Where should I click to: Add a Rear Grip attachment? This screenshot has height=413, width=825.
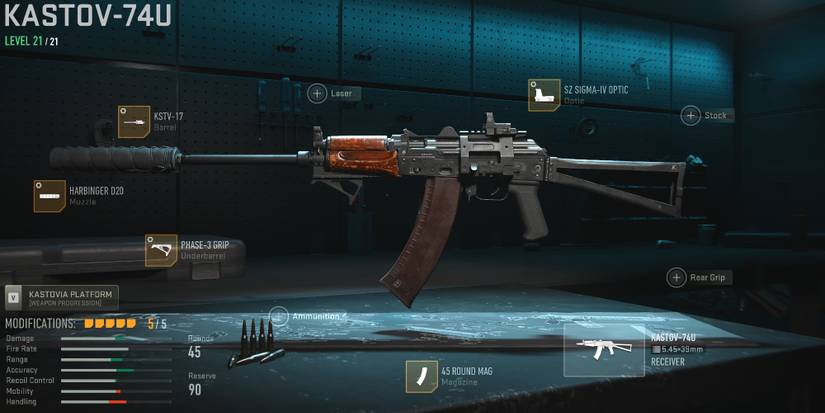click(675, 277)
